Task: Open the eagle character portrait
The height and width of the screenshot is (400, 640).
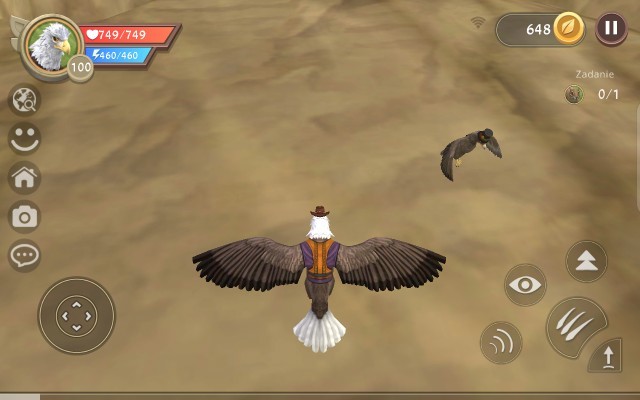Action: (x=49, y=42)
